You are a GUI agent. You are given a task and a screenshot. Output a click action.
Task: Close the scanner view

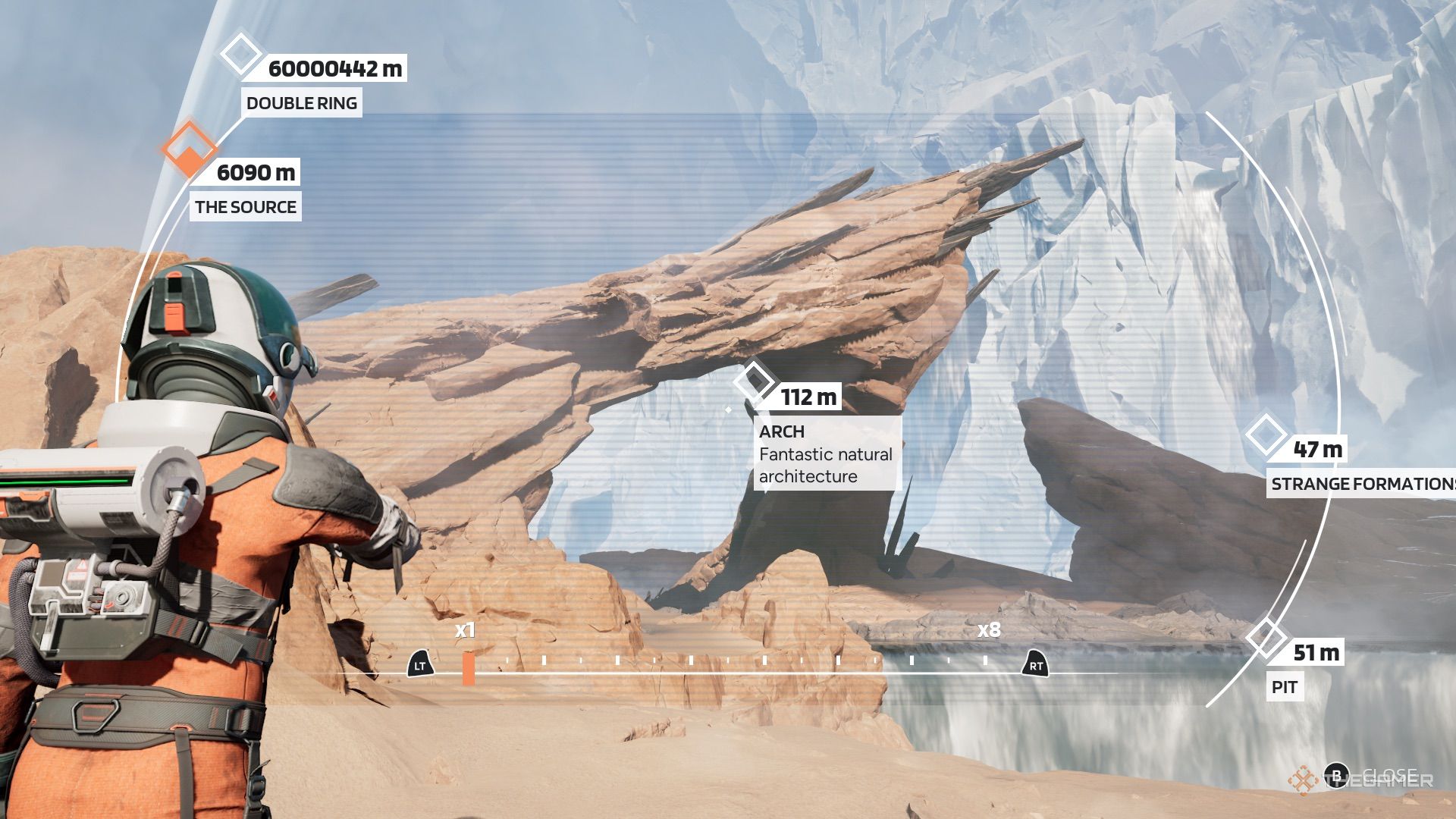pos(1336,776)
